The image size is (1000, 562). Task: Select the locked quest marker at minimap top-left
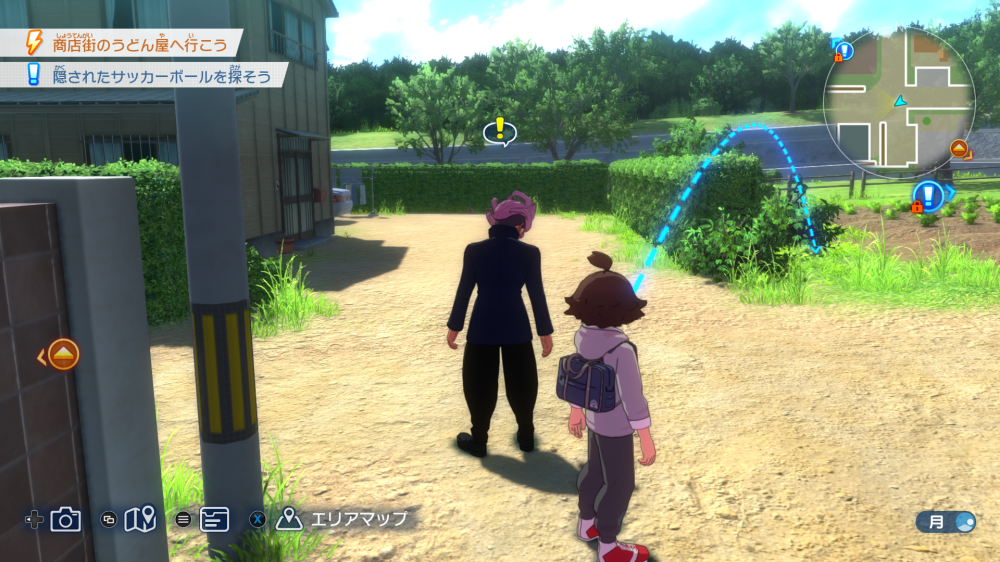pyautogui.click(x=843, y=50)
